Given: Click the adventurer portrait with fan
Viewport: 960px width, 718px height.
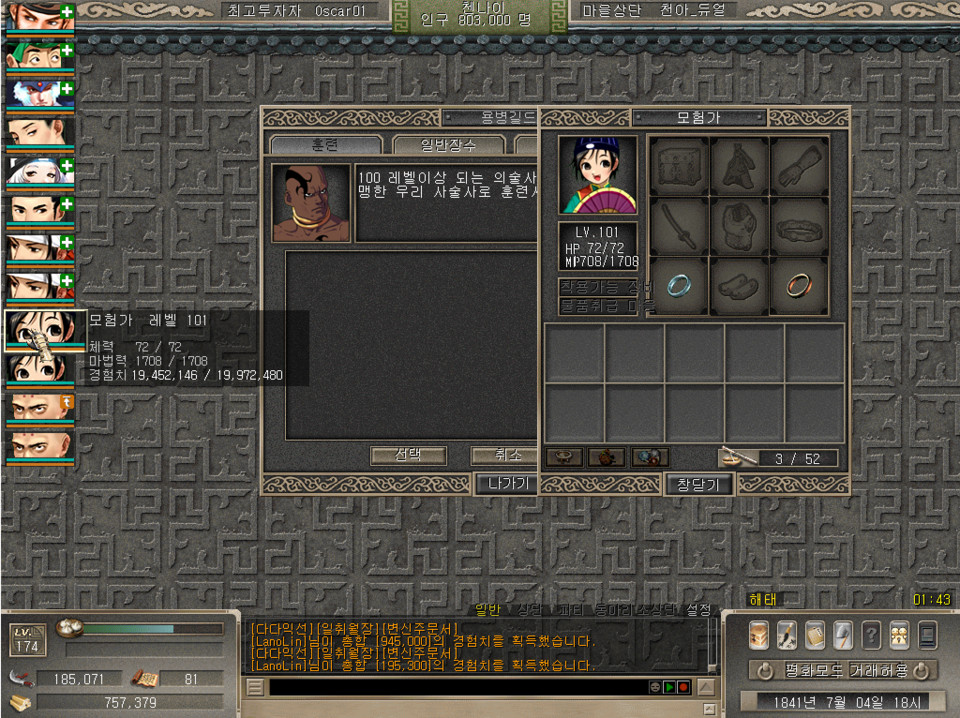Looking at the screenshot, I should pos(597,175).
